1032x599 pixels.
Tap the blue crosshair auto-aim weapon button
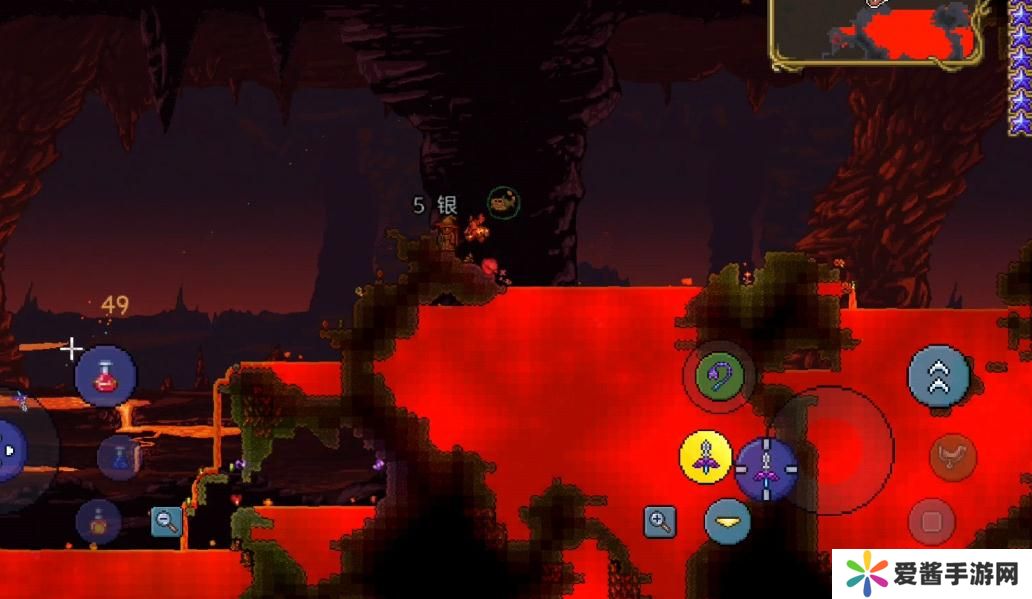tap(766, 468)
